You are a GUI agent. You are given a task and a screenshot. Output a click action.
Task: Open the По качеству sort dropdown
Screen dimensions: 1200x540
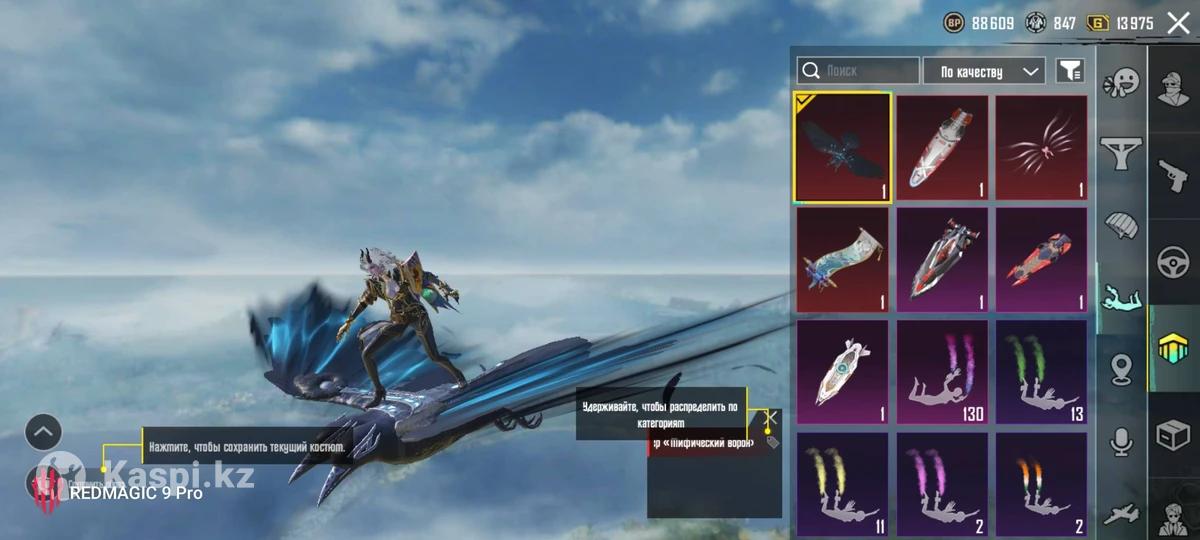(984, 71)
